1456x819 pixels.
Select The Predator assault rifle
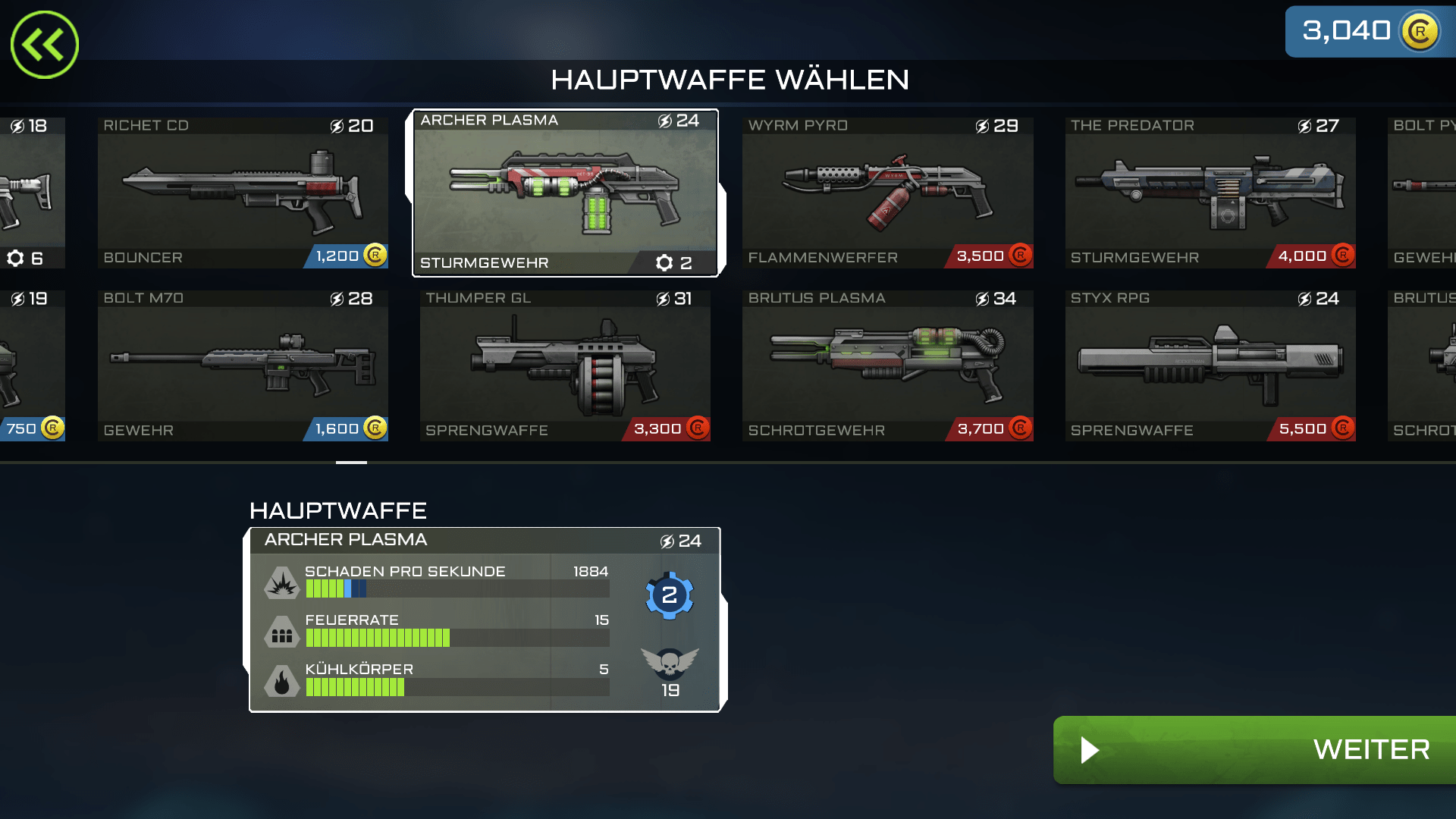tap(1210, 193)
